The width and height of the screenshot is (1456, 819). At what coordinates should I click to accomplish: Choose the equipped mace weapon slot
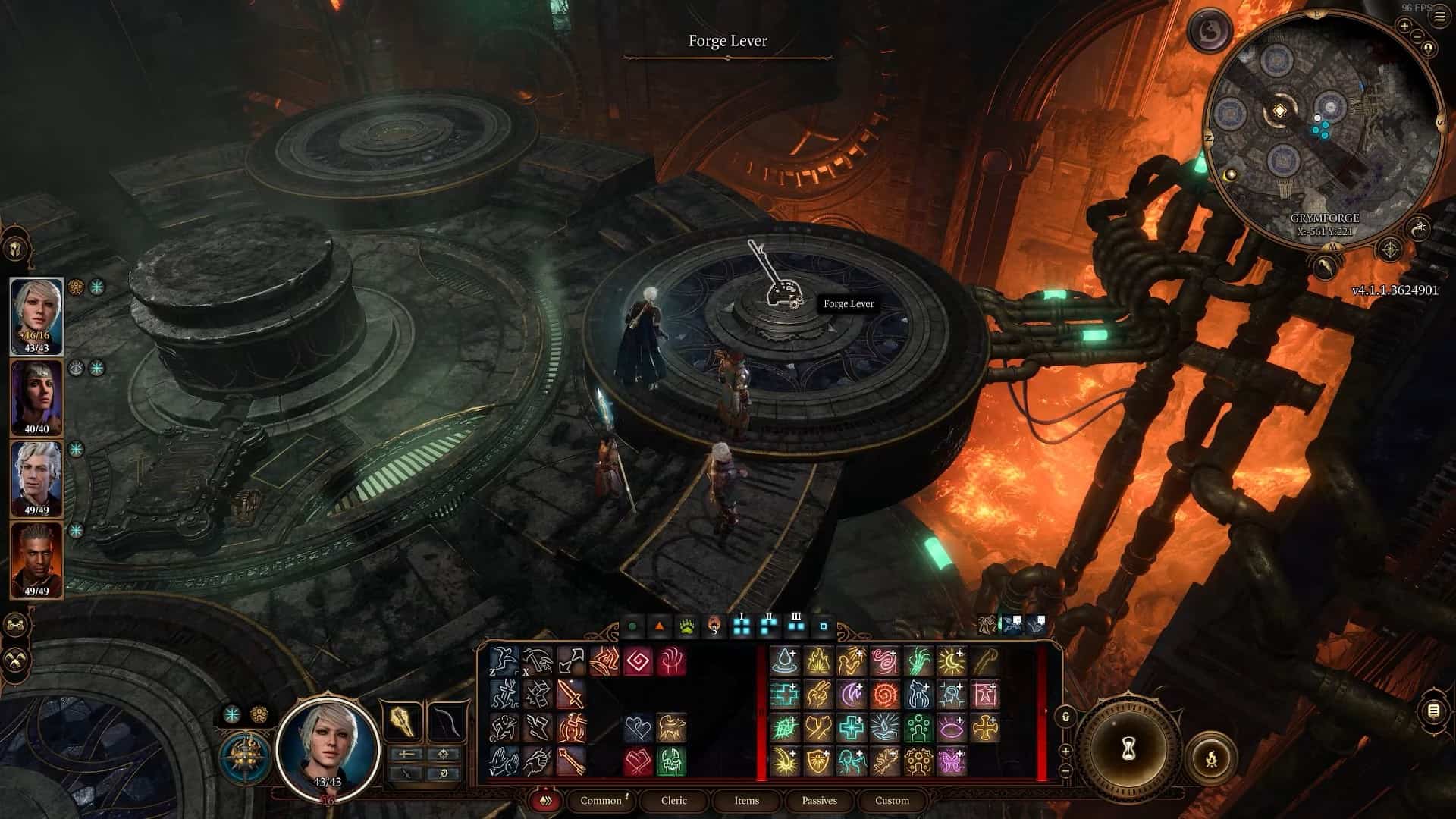[403, 723]
